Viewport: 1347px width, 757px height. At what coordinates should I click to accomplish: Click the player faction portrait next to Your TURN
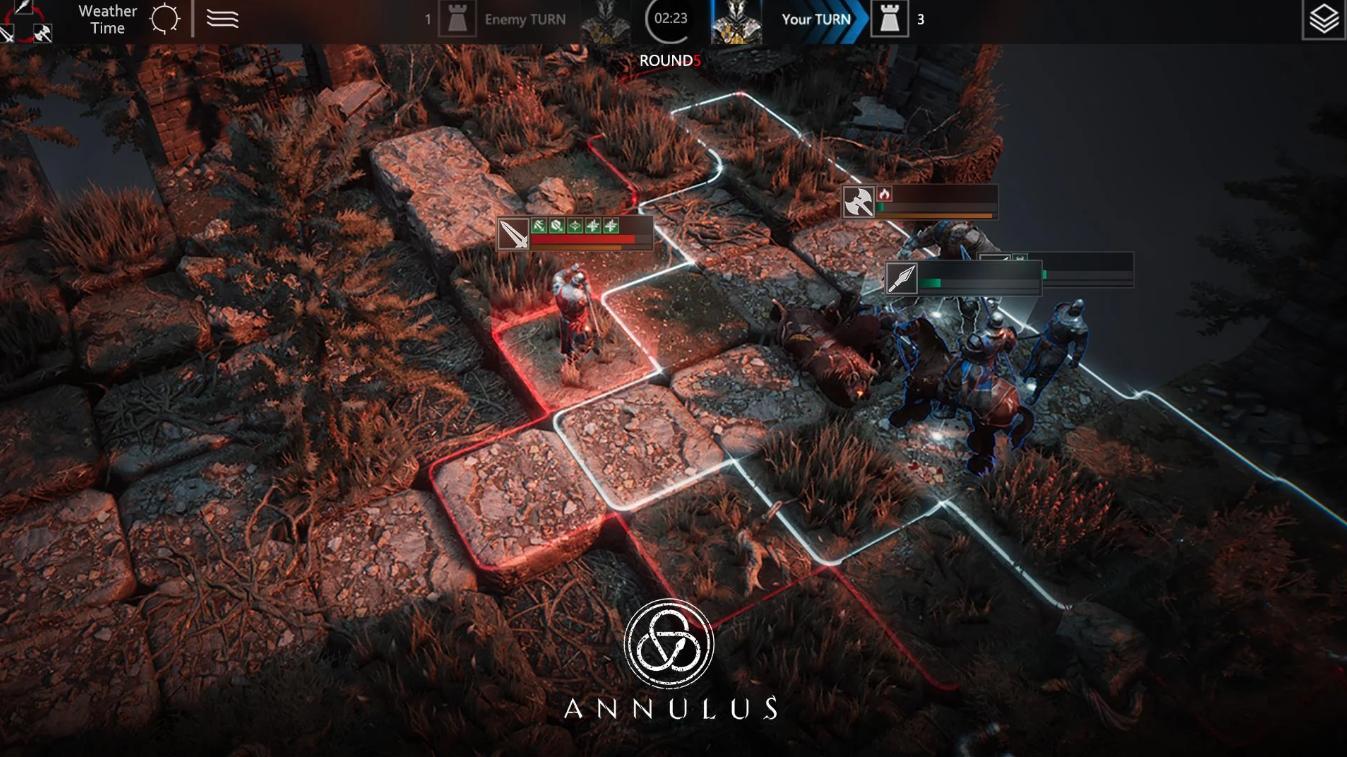pyautogui.click(x=737, y=18)
